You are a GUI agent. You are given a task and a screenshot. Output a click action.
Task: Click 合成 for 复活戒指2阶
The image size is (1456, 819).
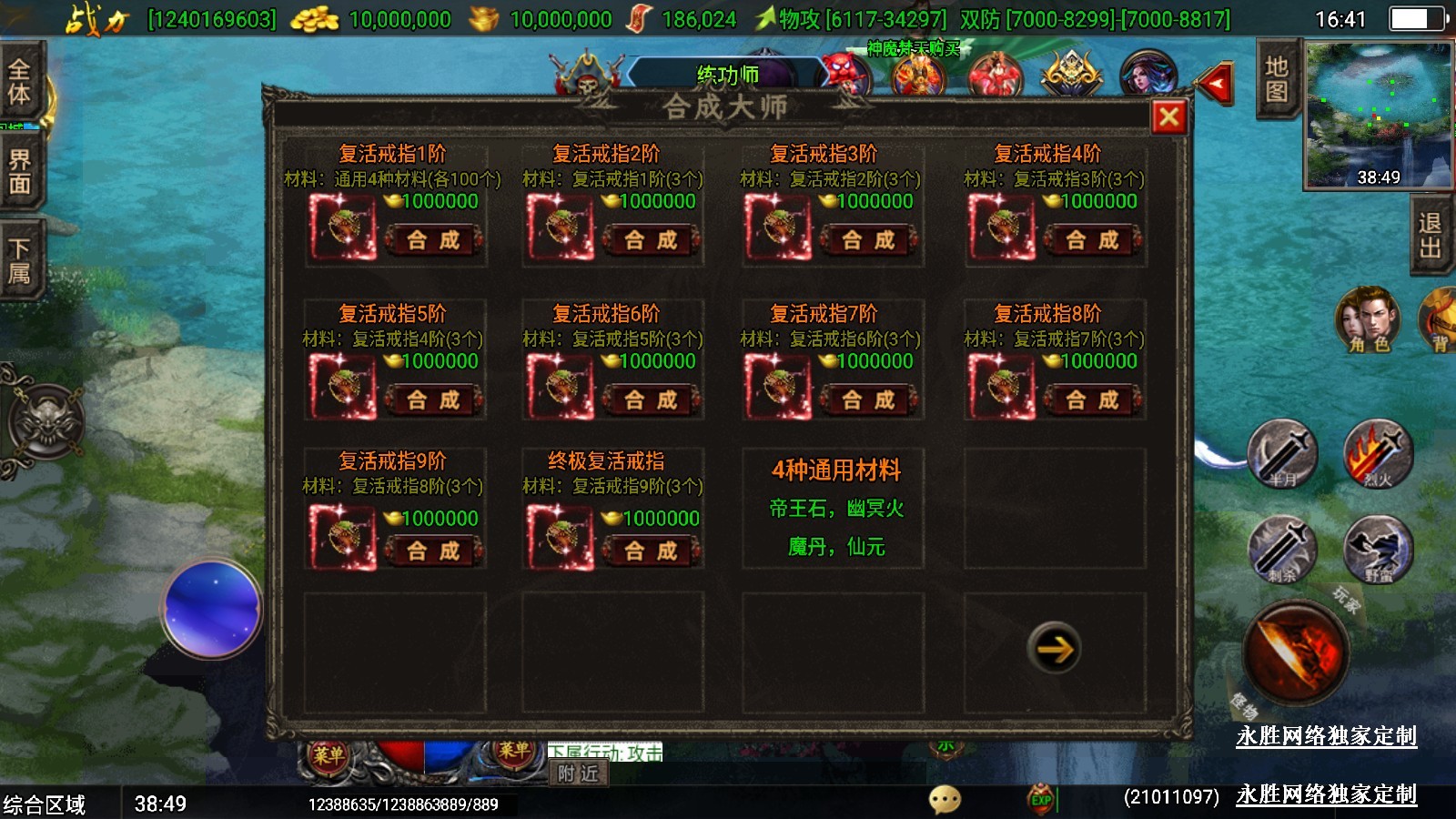click(651, 240)
